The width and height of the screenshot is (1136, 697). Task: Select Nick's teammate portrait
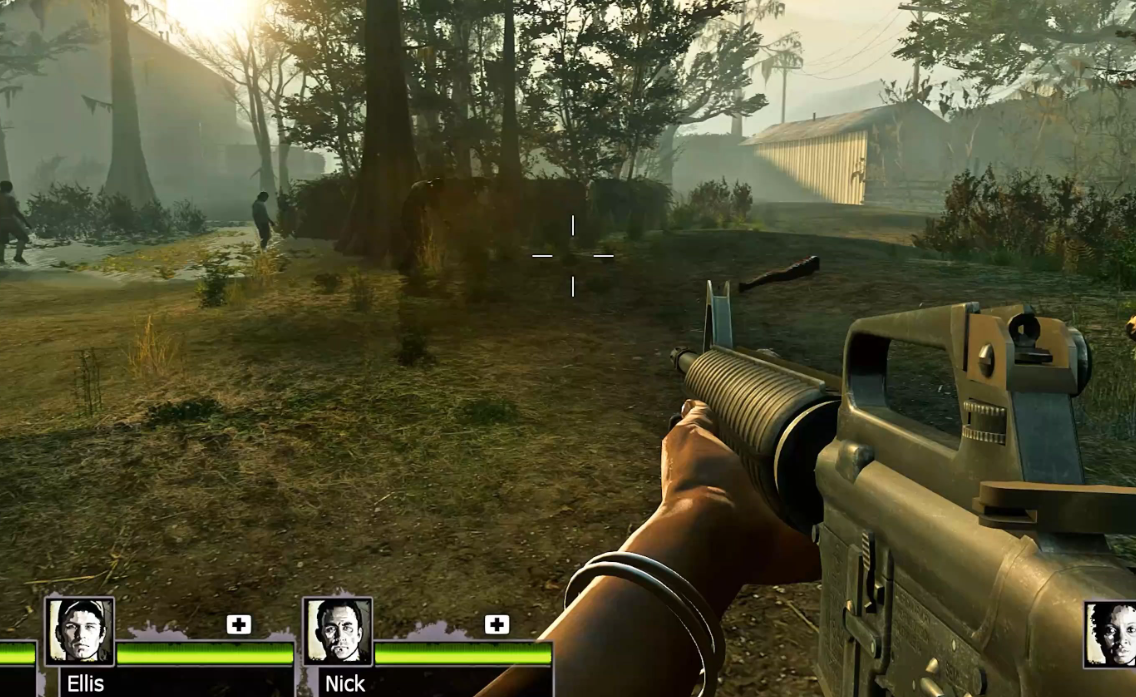point(338,631)
